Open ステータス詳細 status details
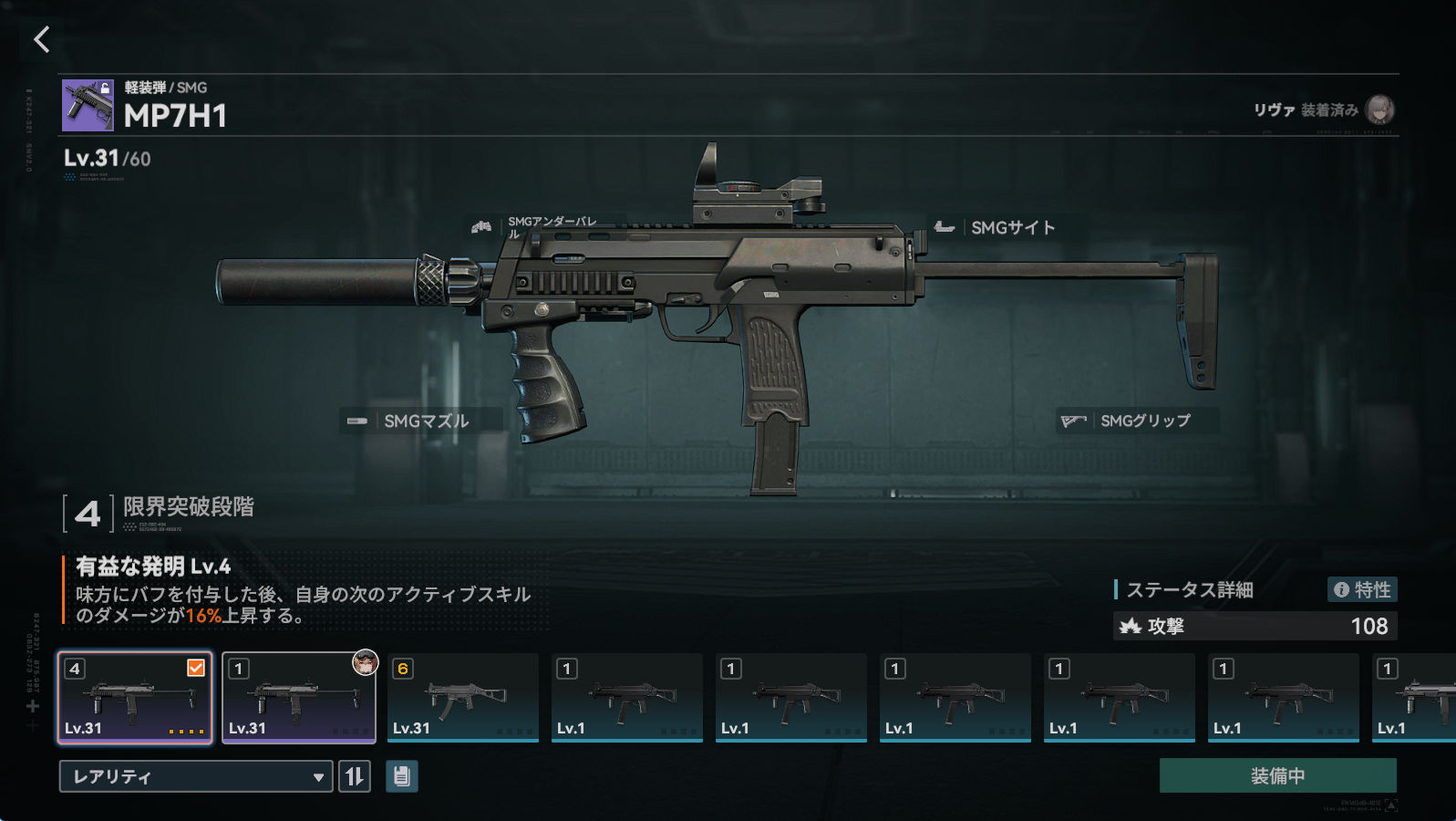 click(x=1190, y=589)
